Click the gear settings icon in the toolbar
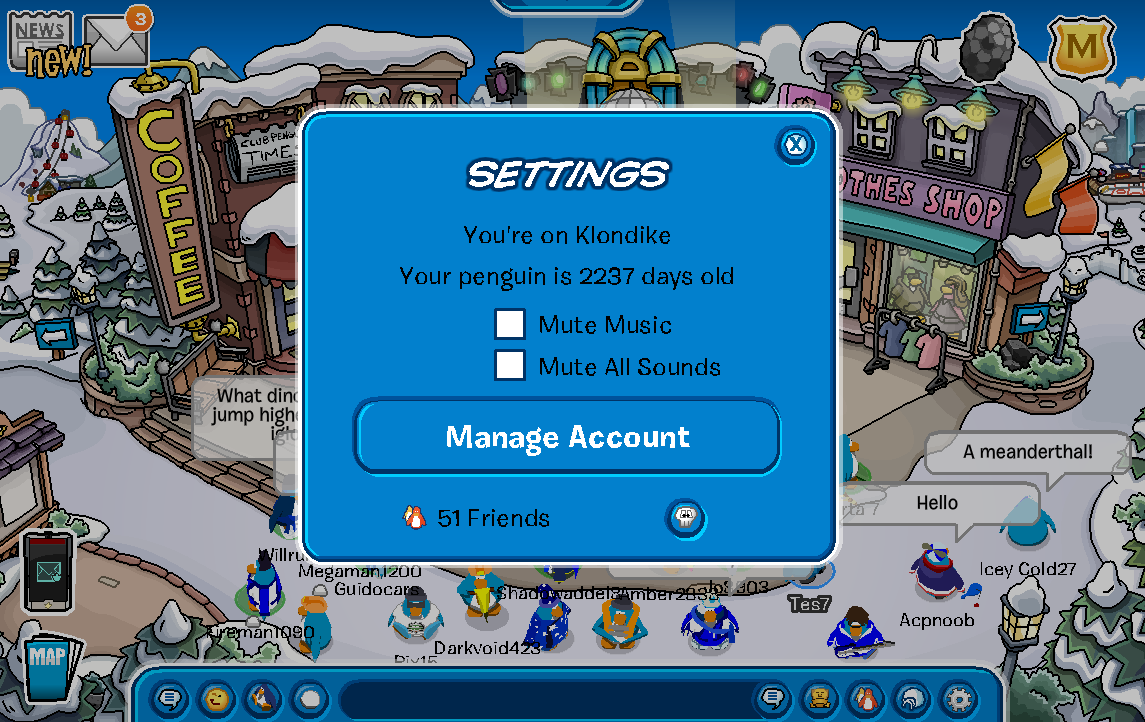The width and height of the screenshot is (1145, 722). coord(959,698)
